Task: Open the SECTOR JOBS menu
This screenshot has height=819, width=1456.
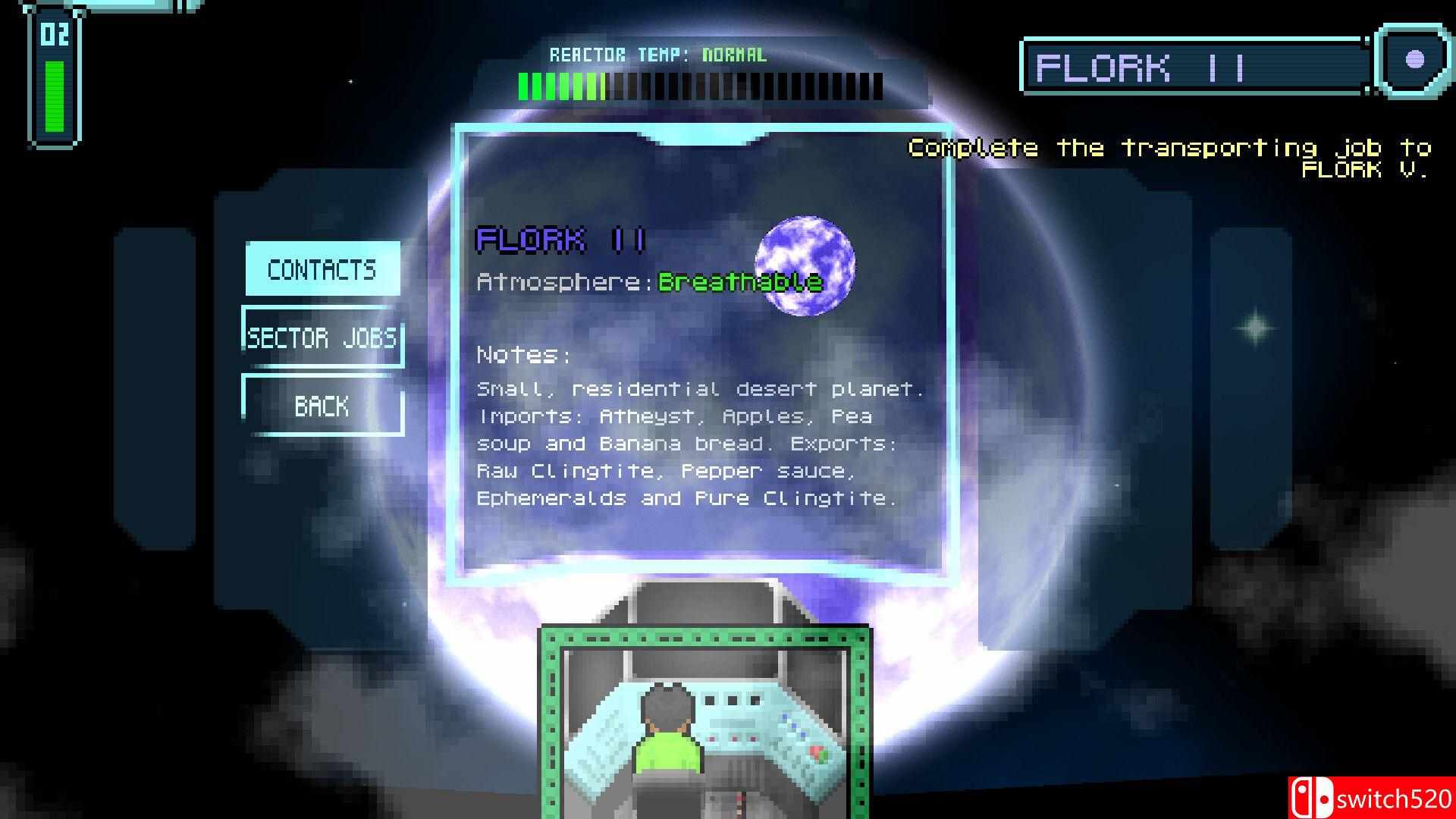Action: click(322, 339)
